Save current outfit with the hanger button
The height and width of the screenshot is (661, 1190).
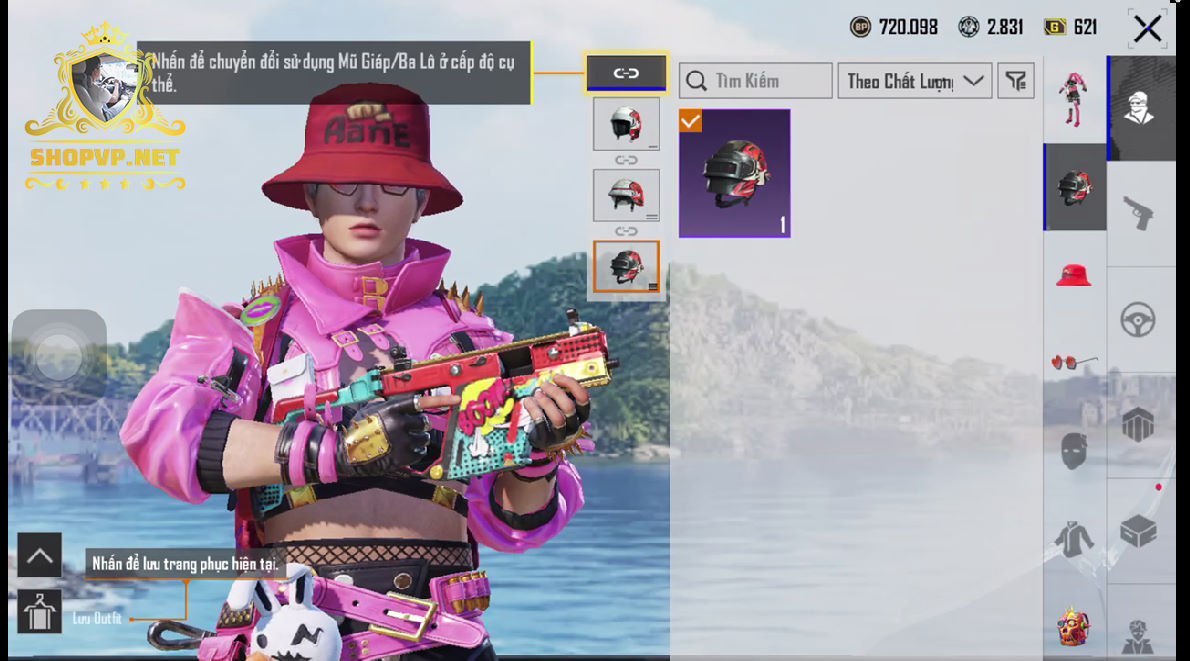(40, 612)
